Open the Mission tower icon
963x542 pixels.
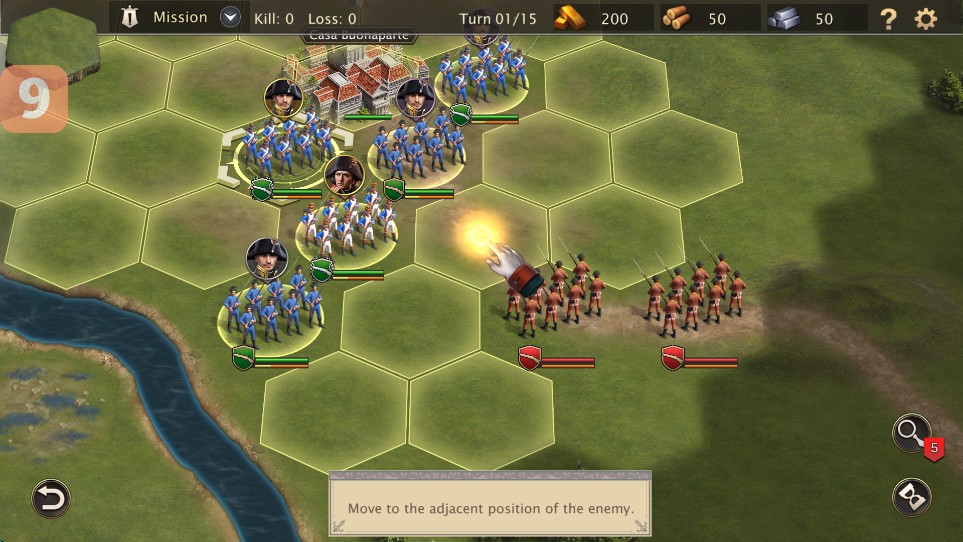pyautogui.click(x=129, y=17)
